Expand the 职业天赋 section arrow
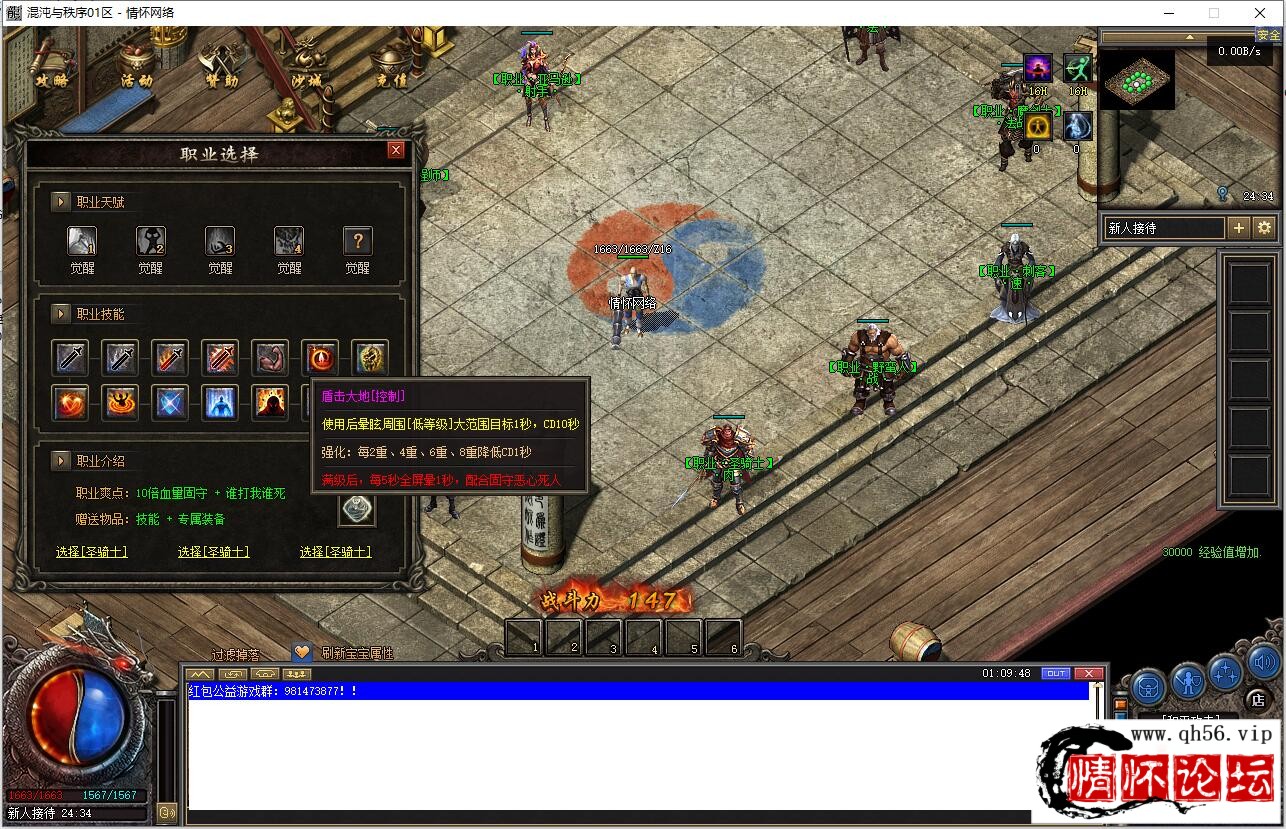This screenshot has width=1286, height=829. pyautogui.click(x=61, y=202)
